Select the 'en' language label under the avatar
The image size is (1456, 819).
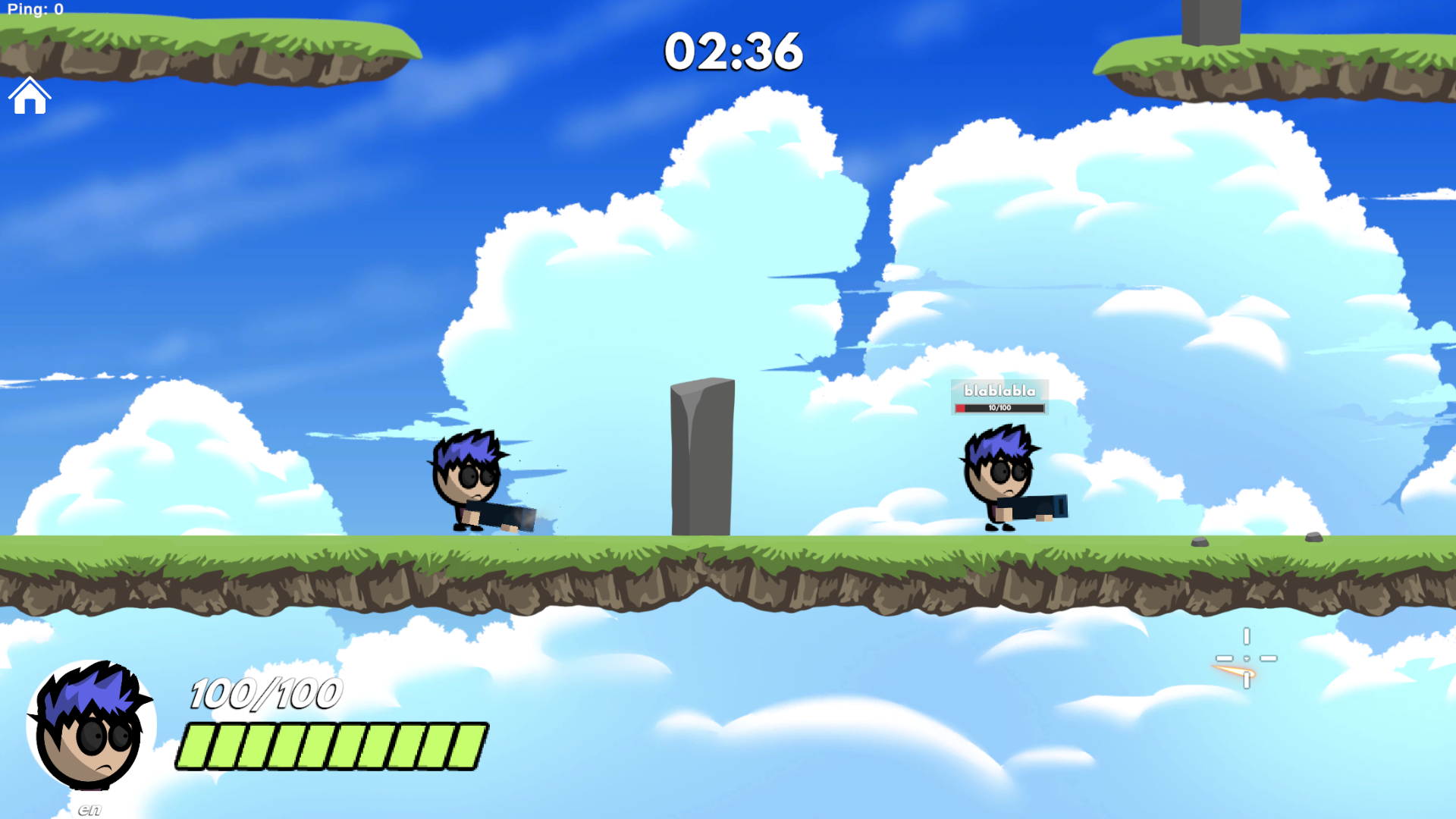[x=87, y=808]
